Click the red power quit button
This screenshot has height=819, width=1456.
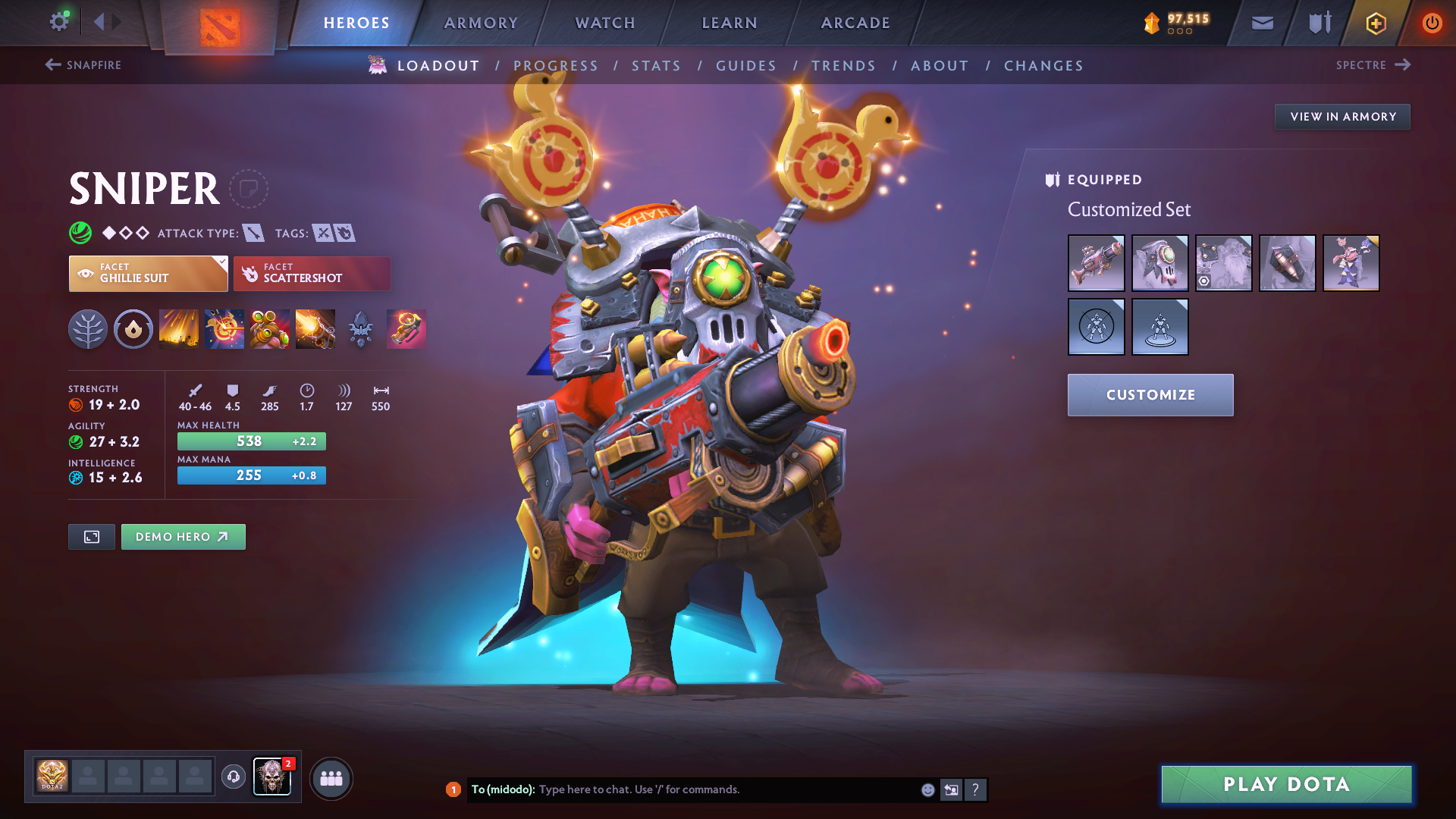[1432, 24]
